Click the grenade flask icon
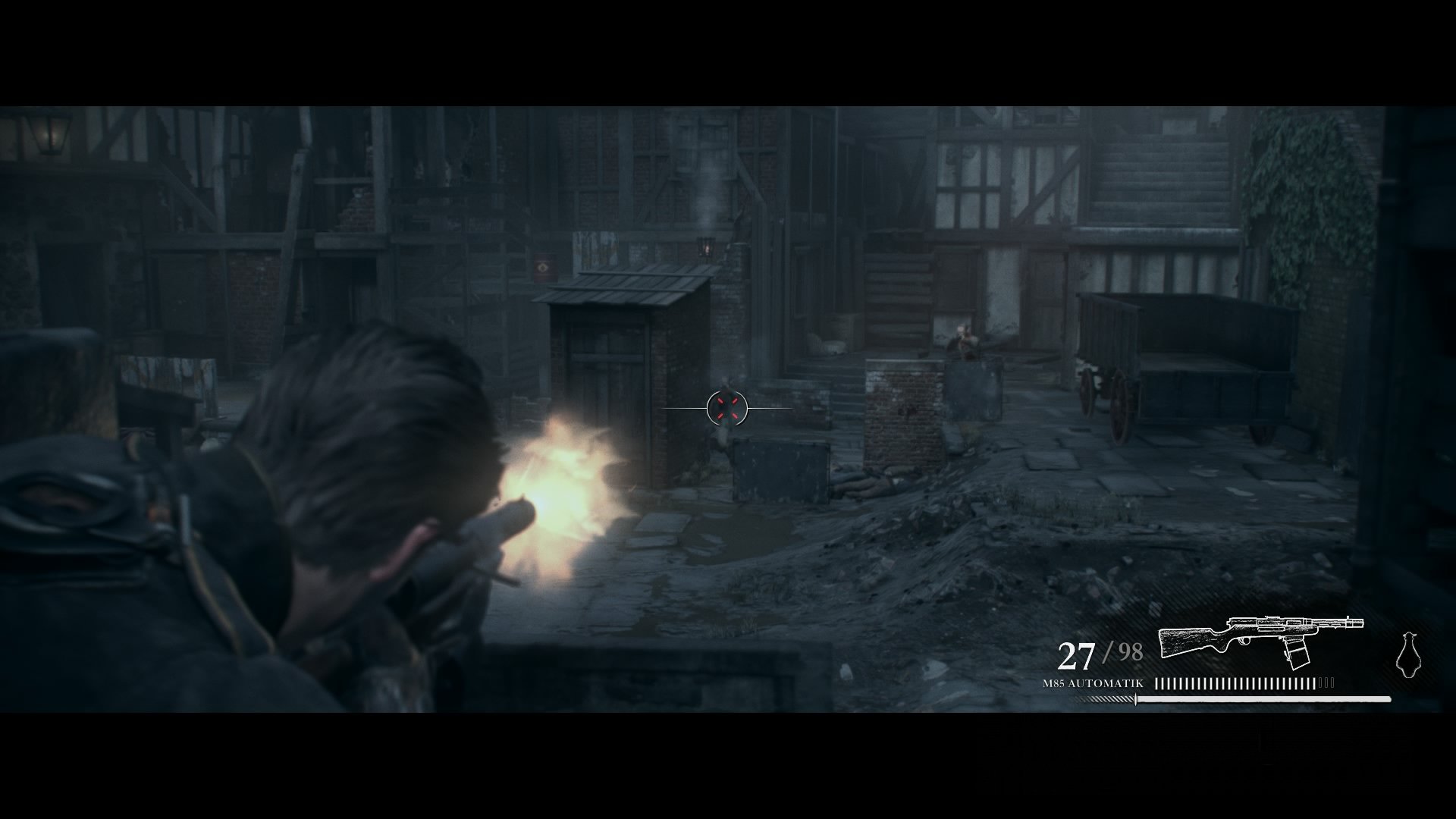The width and height of the screenshot is (1456, 819). 1409,654
